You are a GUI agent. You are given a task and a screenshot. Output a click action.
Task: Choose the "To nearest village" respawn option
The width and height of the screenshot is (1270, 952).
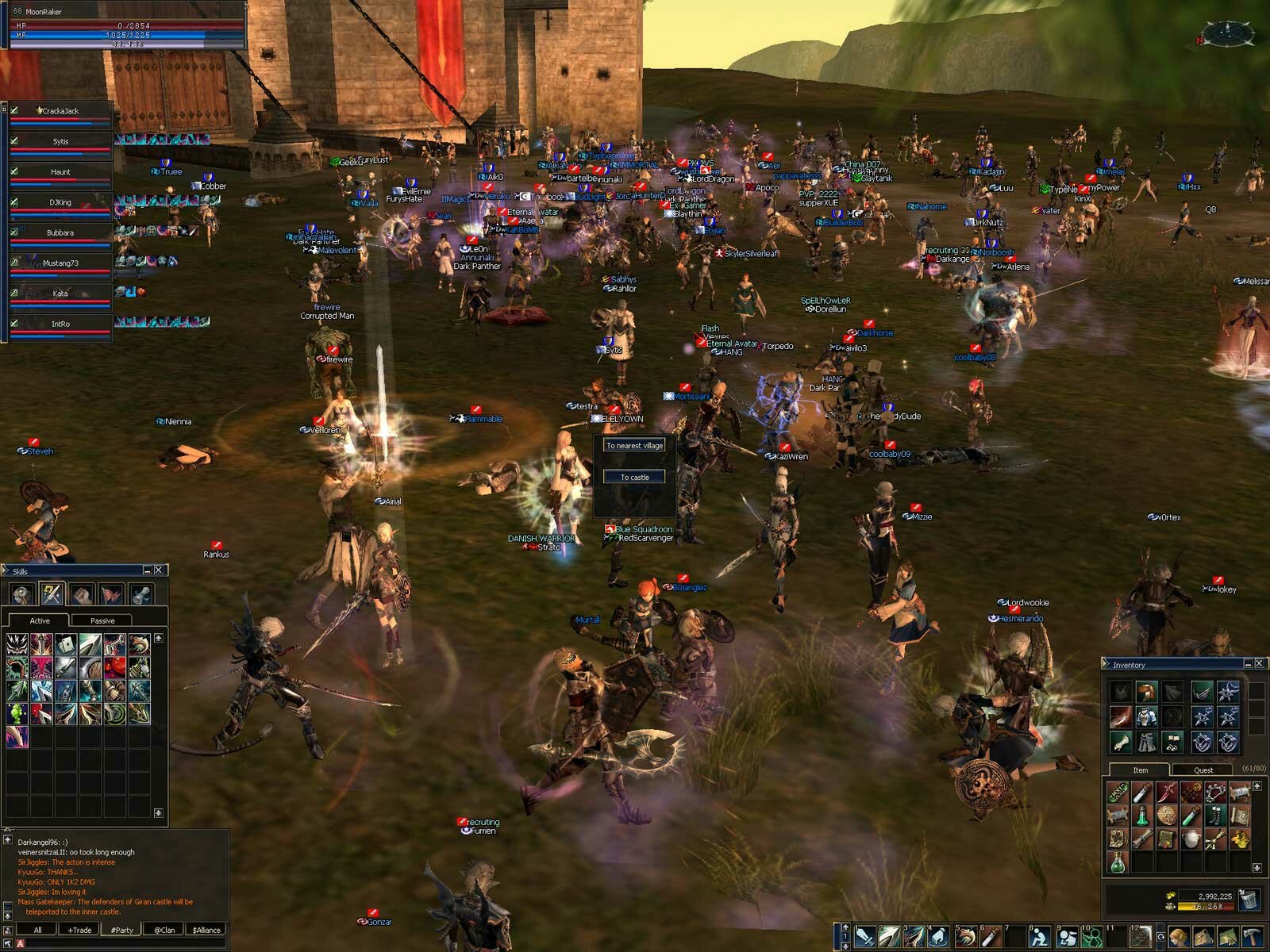[x=634, y=446]
